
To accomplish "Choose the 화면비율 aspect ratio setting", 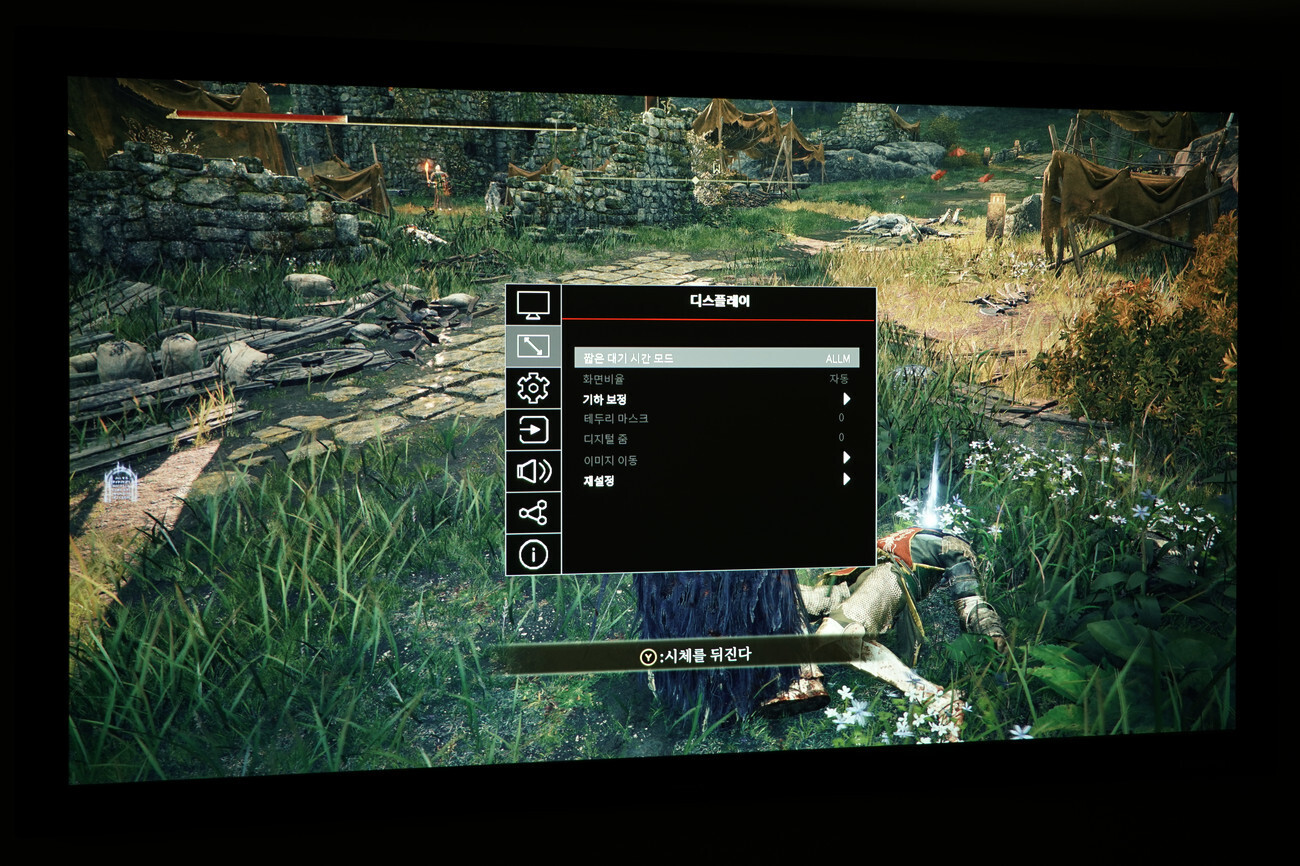I will pos(716,379).
